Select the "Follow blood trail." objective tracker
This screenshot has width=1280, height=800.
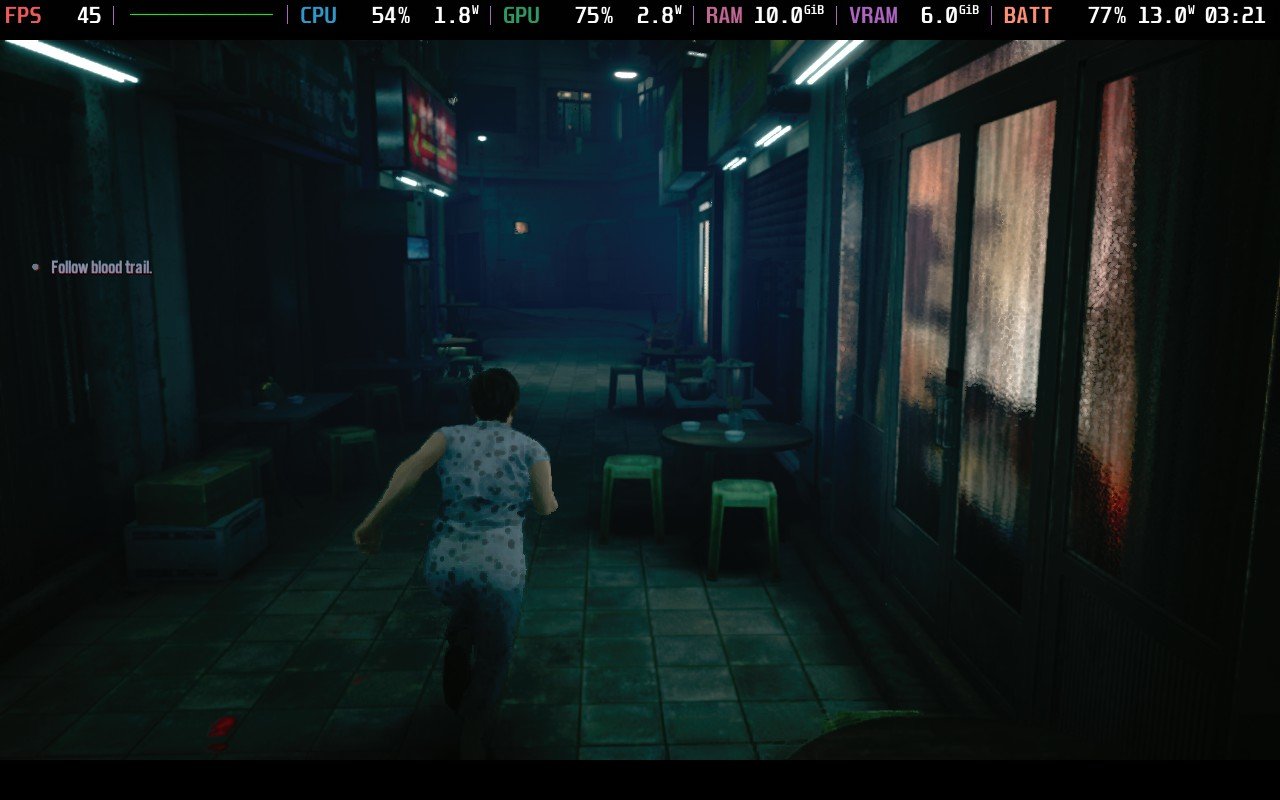(x=101, y=268)
